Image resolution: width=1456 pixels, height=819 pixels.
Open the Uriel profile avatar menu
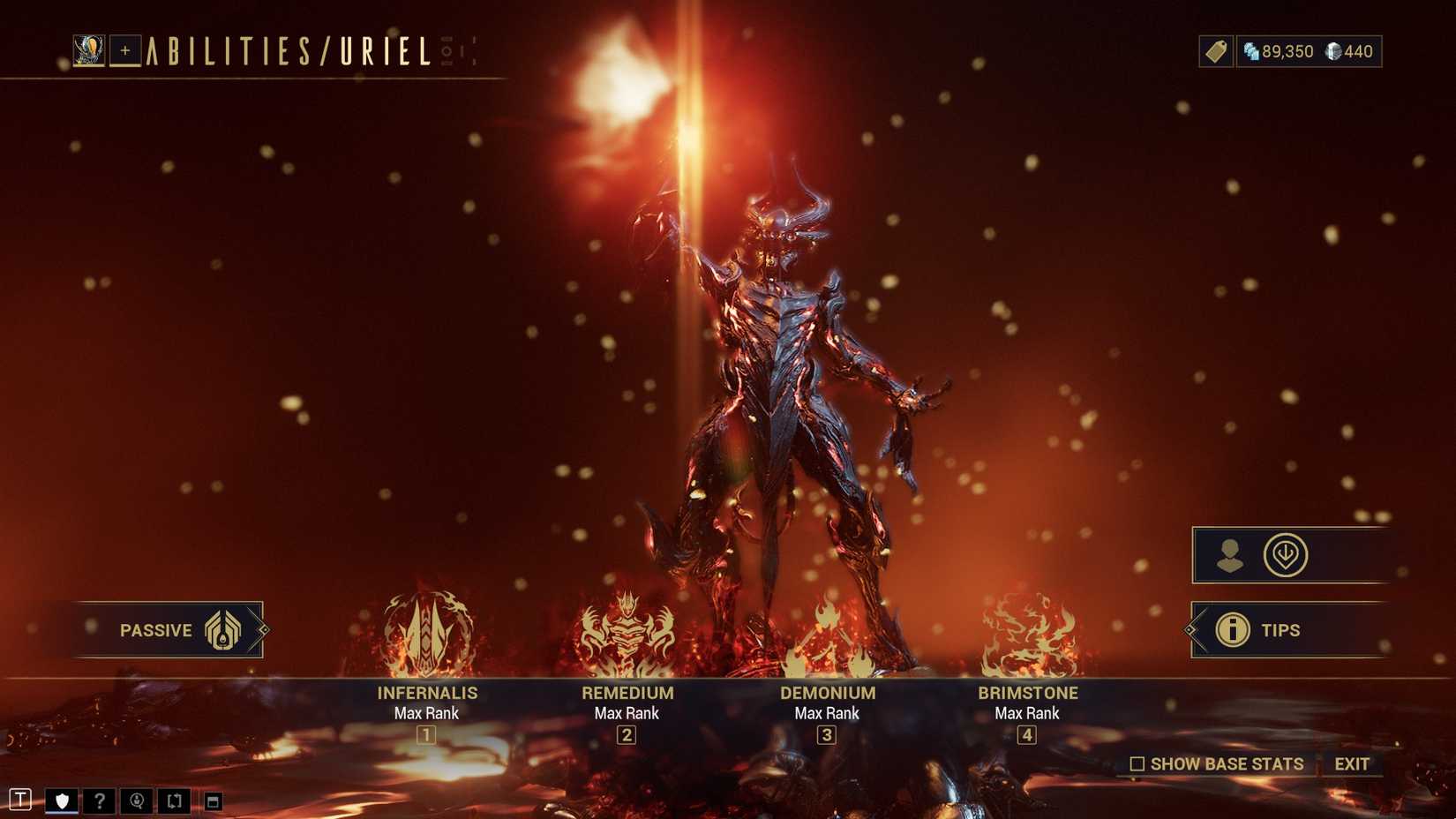(x=88, y=50)
